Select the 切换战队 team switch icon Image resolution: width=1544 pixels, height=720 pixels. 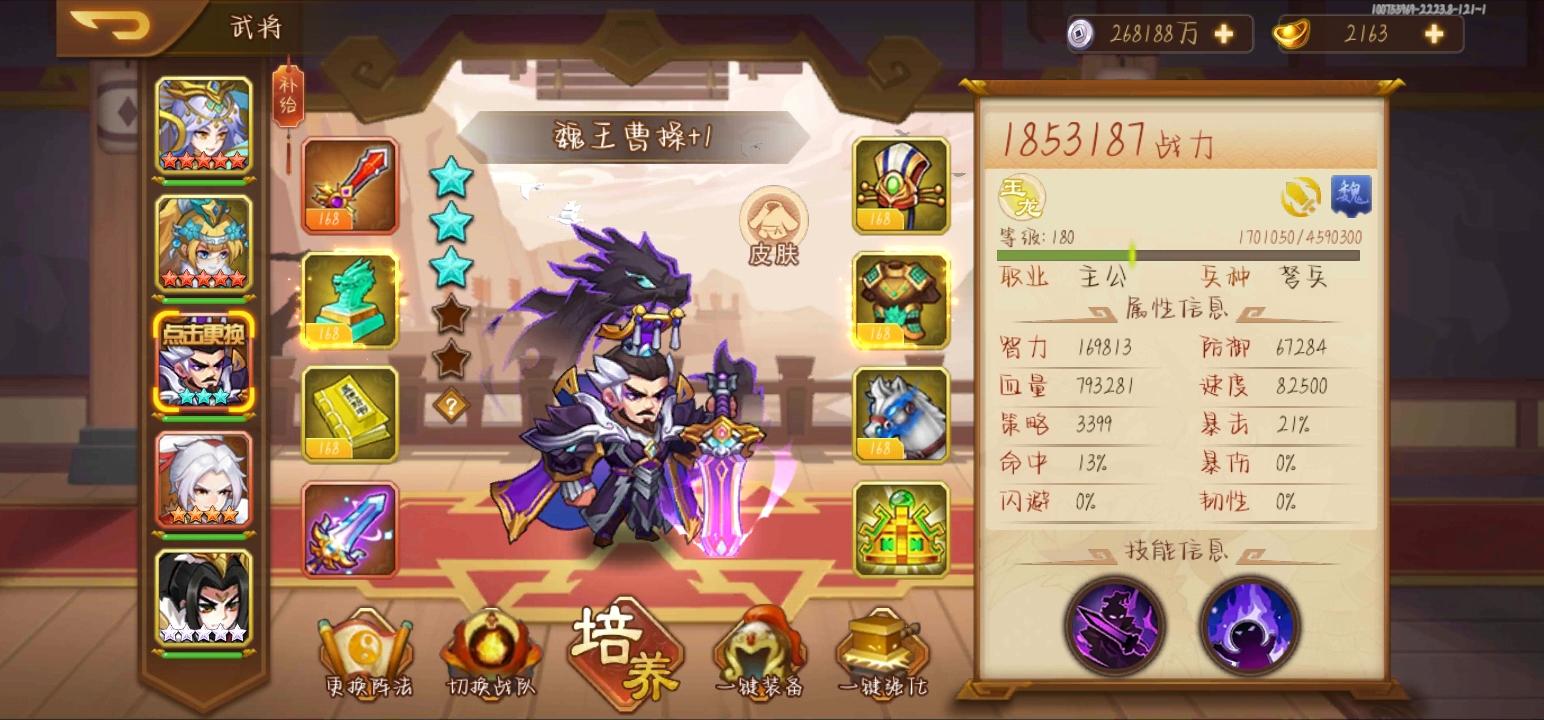tap(486, 648)
